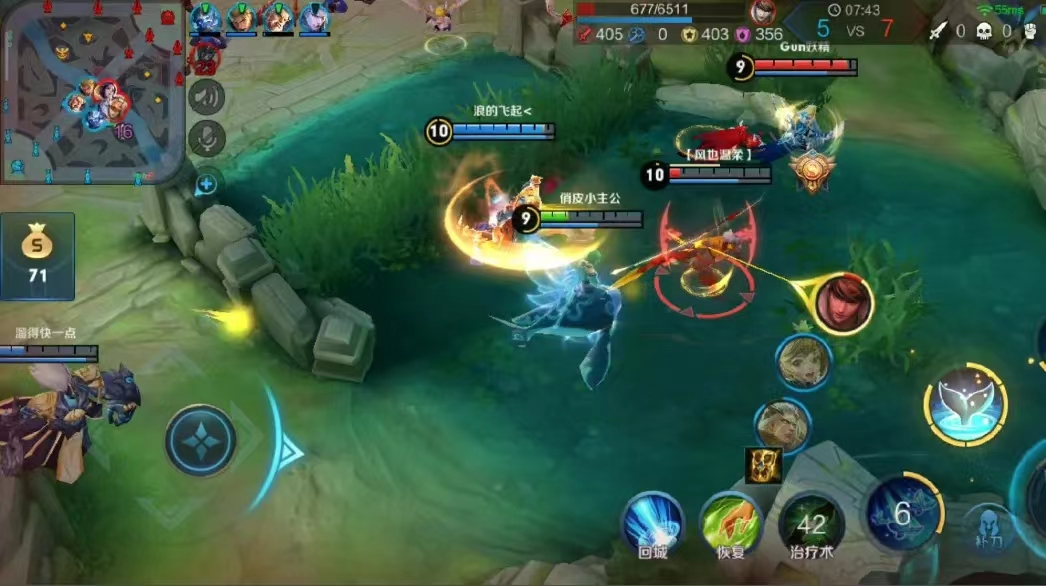The image size is (1046, 586).
Task: Select the 治疗术 heal spell
Action: coord(811,523)
